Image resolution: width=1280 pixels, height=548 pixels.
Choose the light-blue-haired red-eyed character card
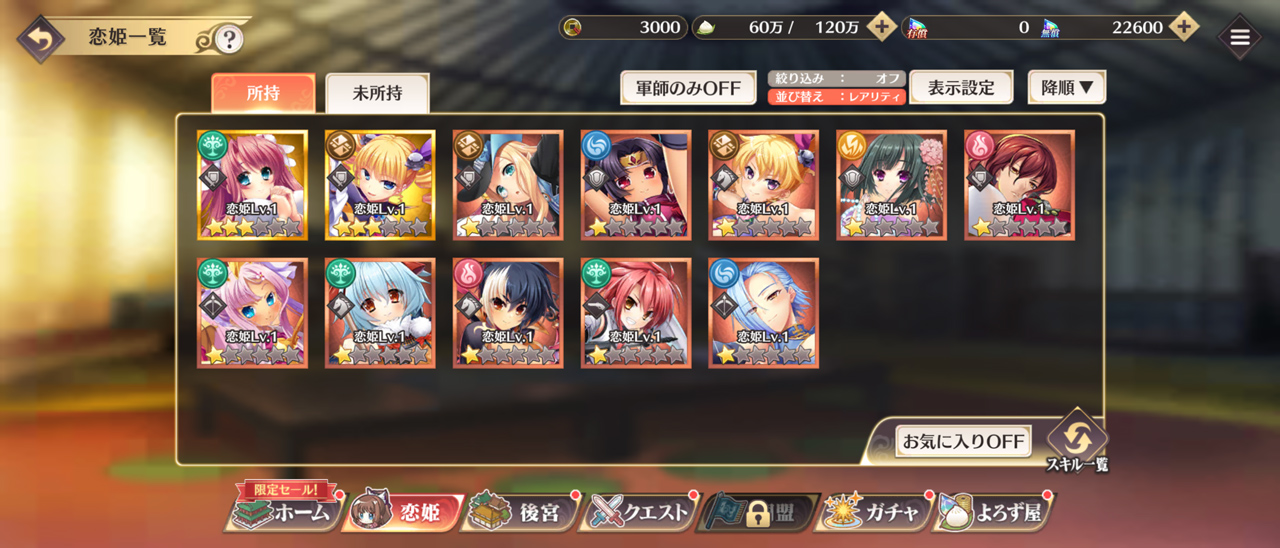tap(380, 313)
